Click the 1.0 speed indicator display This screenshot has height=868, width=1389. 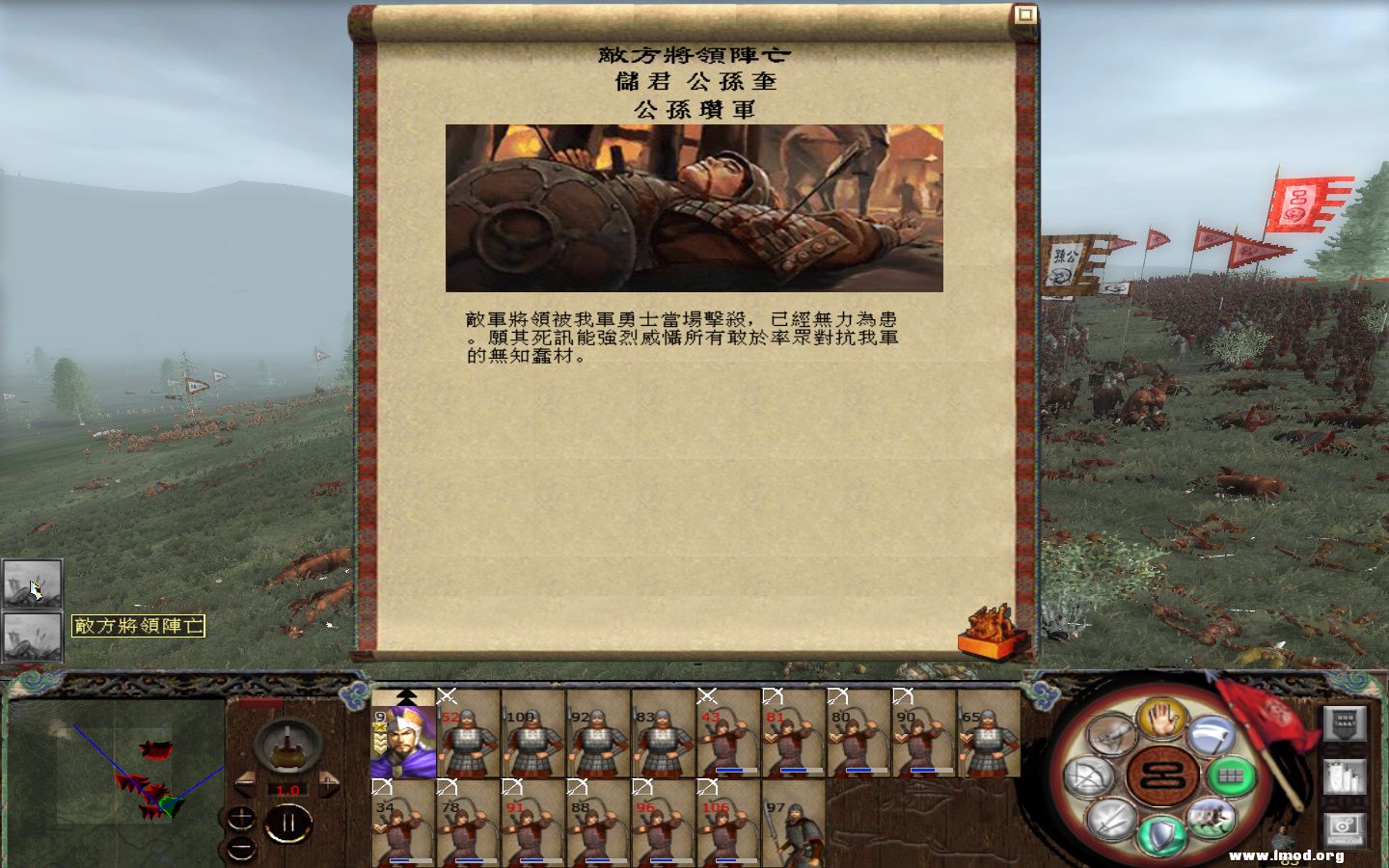point(287,790)
